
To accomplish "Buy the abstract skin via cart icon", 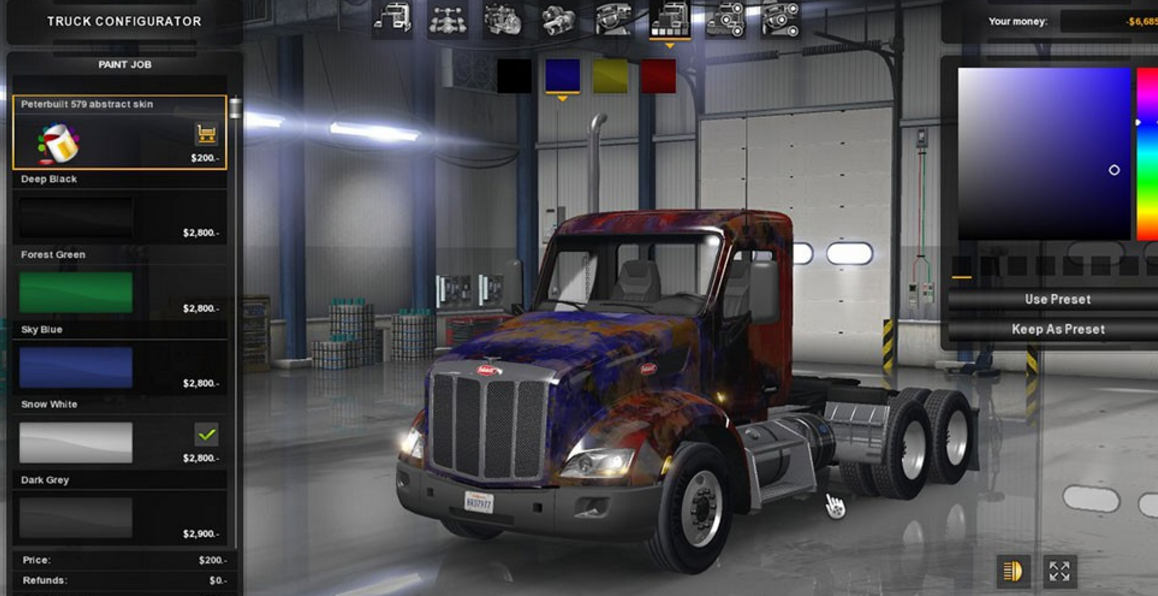I will click(206, 133).
